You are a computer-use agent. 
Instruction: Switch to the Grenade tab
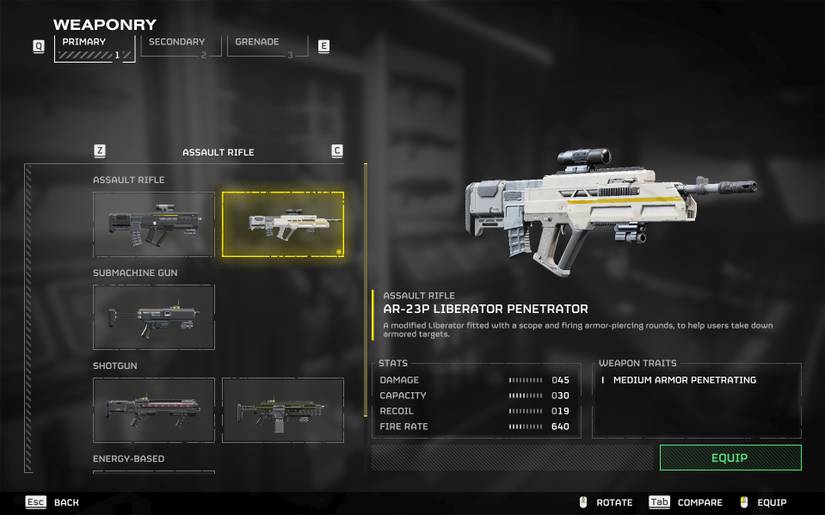pyautogui.click(x=267, y=46)
